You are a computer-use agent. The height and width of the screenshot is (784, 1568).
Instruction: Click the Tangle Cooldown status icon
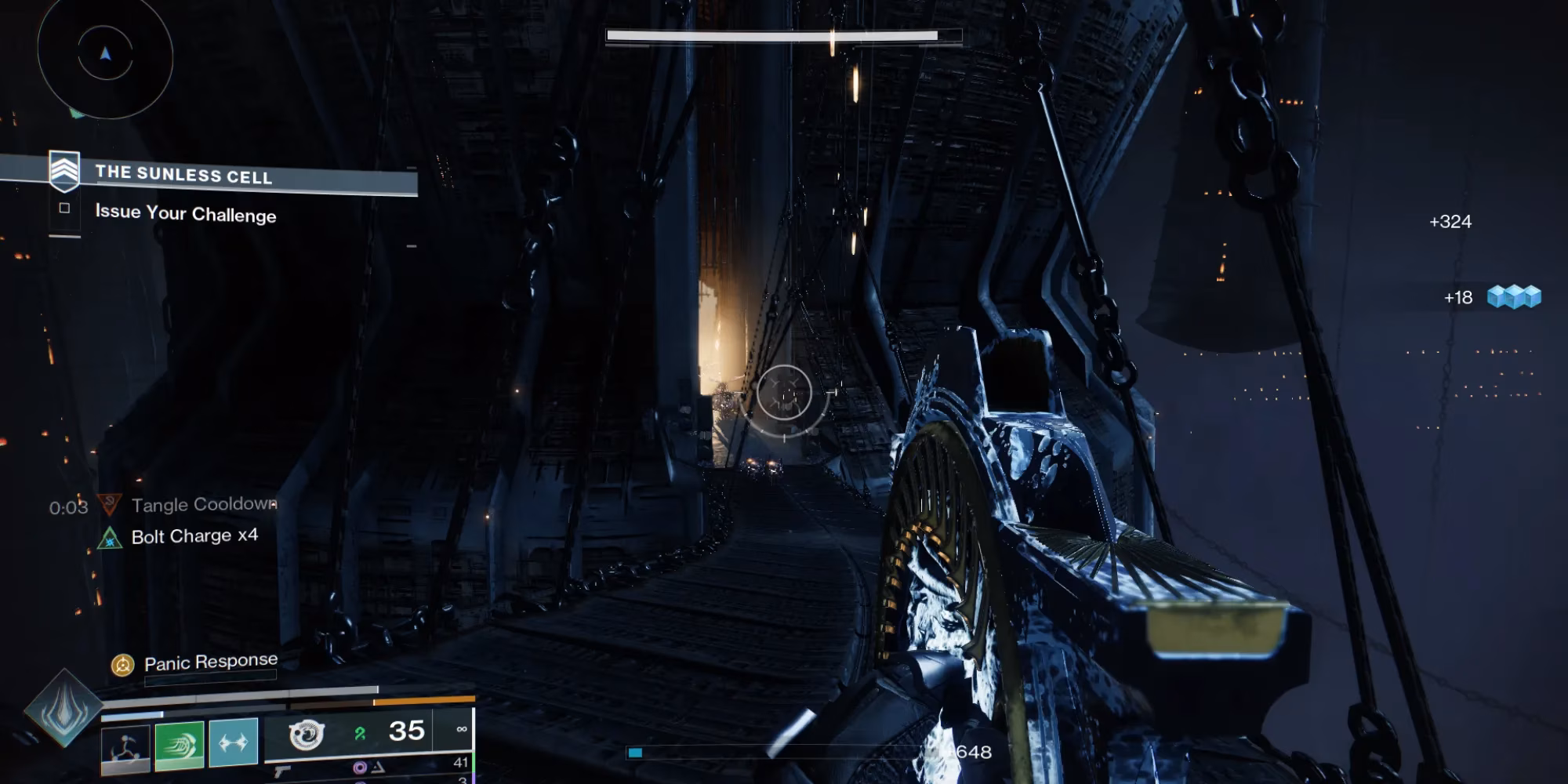tap(110, 504)
